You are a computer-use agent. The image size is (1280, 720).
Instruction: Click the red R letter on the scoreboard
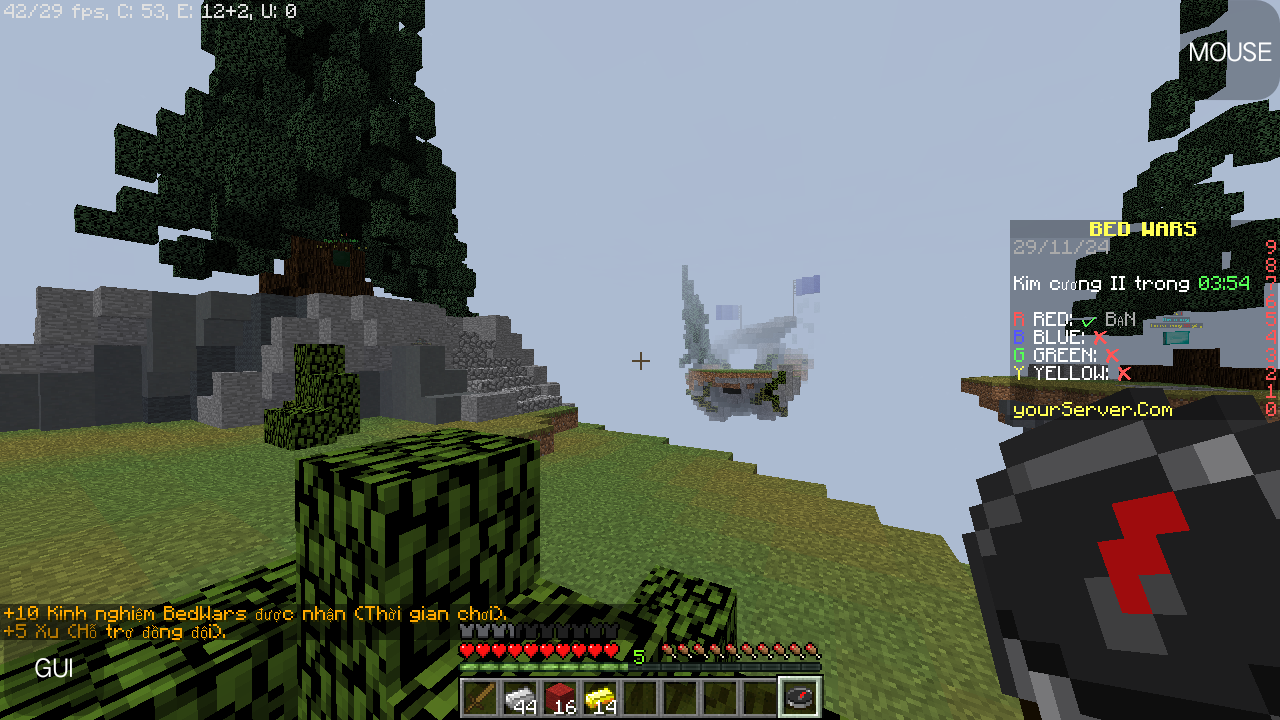[1017, 318]
